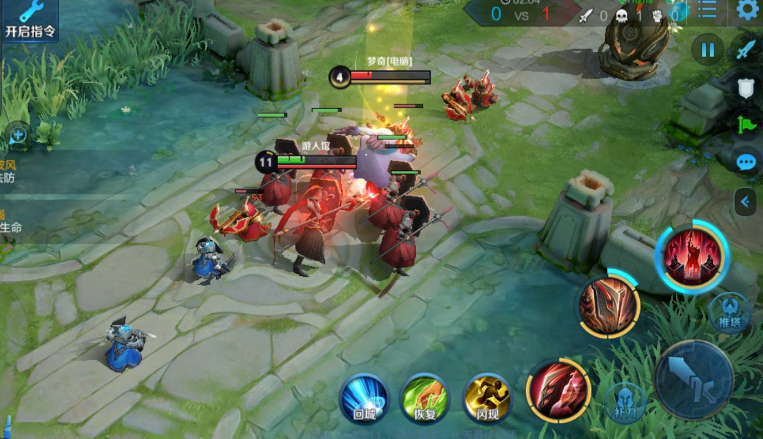Screen dimensions: 763x439
Task: Pause the match with the pause button
Action: [708, 48]
